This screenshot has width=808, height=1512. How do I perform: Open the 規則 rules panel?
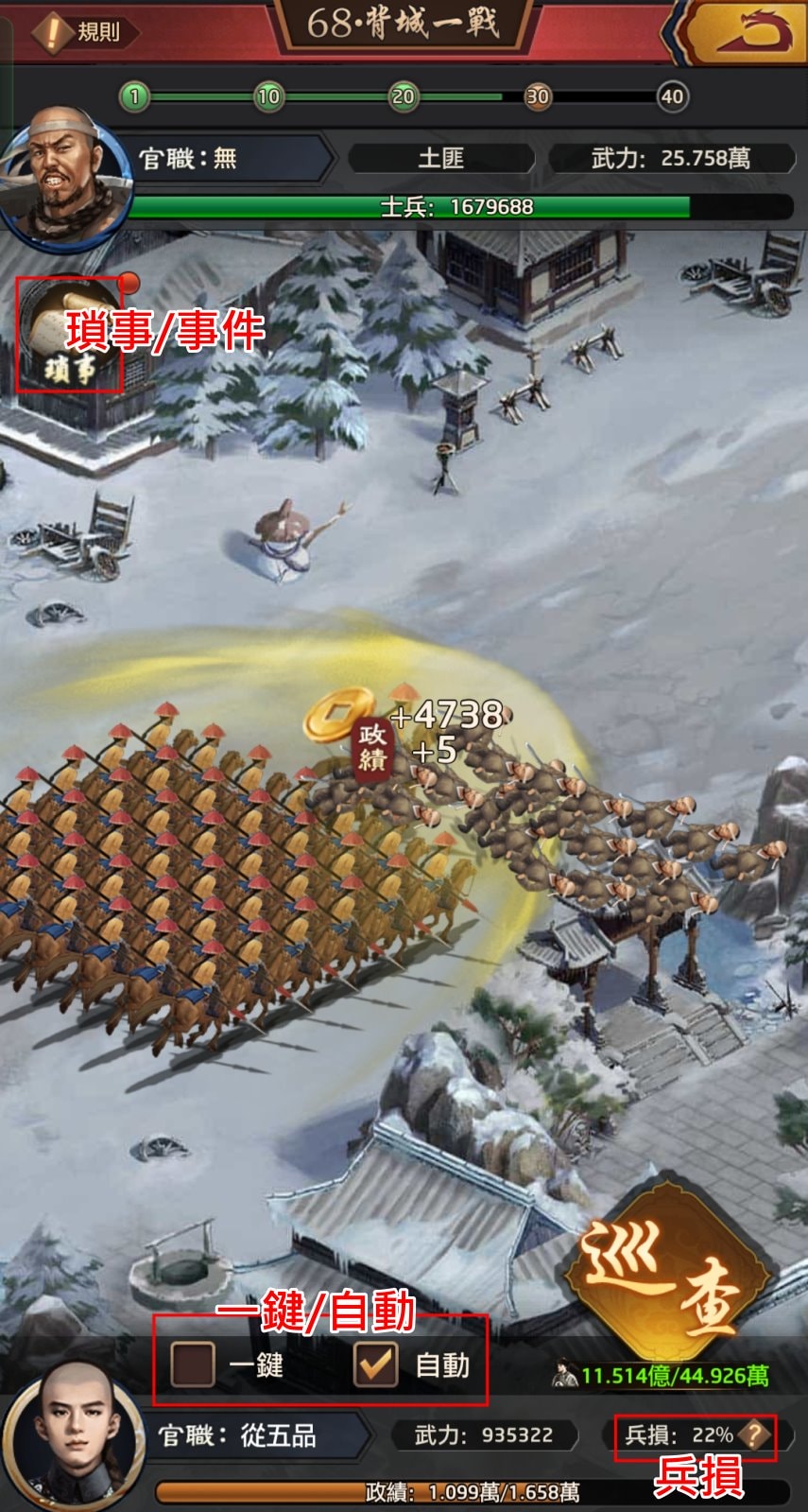point(83,32)
